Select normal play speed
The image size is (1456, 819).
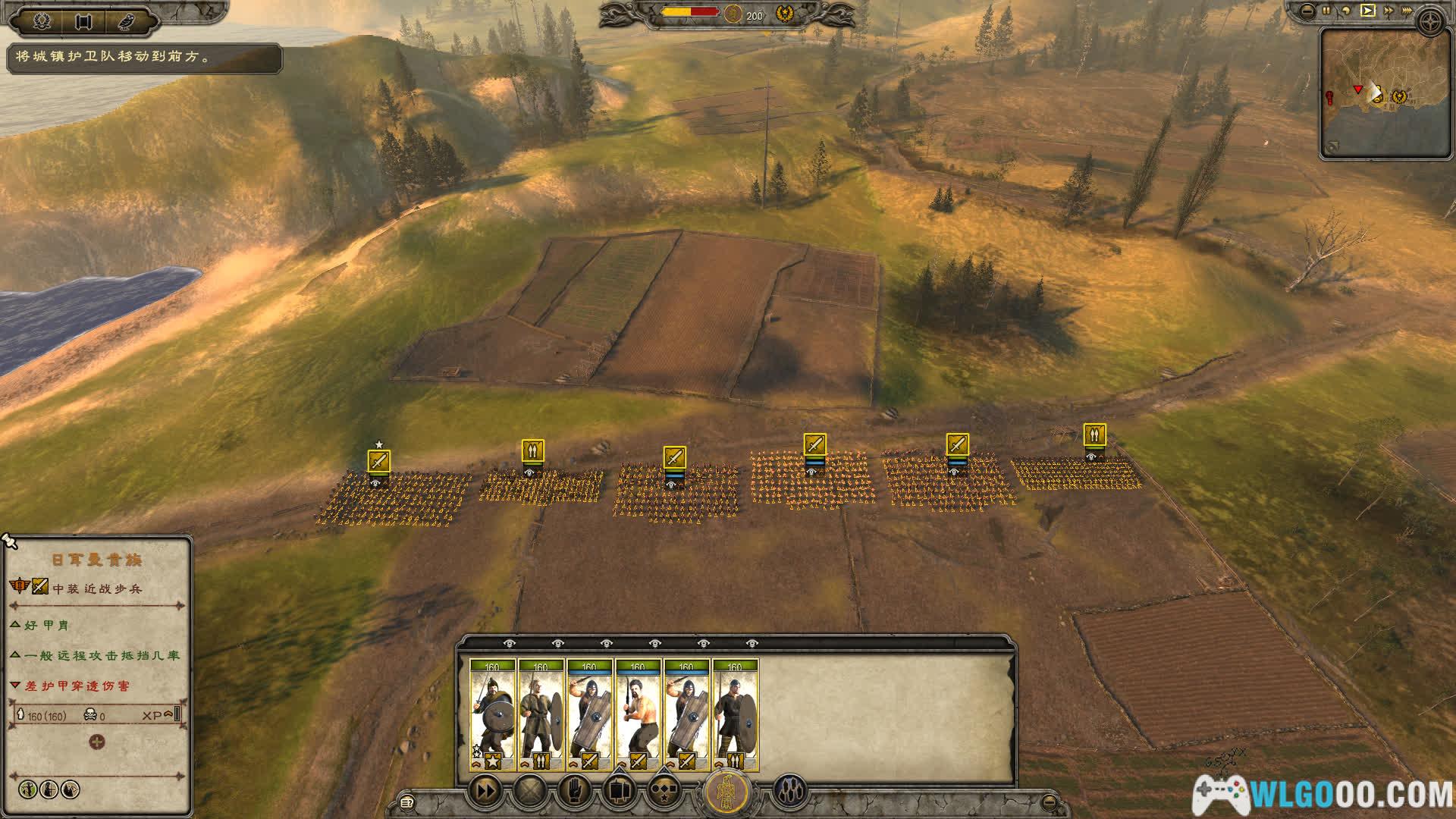click(x=1367, y=11)
